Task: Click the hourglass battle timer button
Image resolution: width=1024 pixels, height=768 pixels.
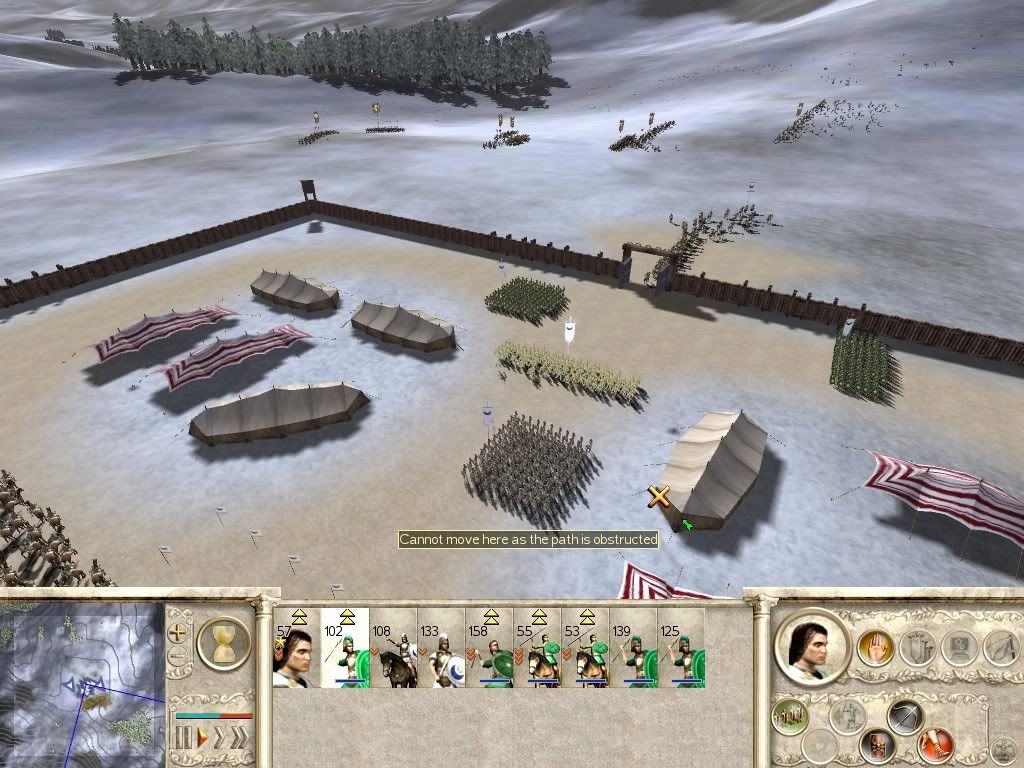Action: pos(223,642)
